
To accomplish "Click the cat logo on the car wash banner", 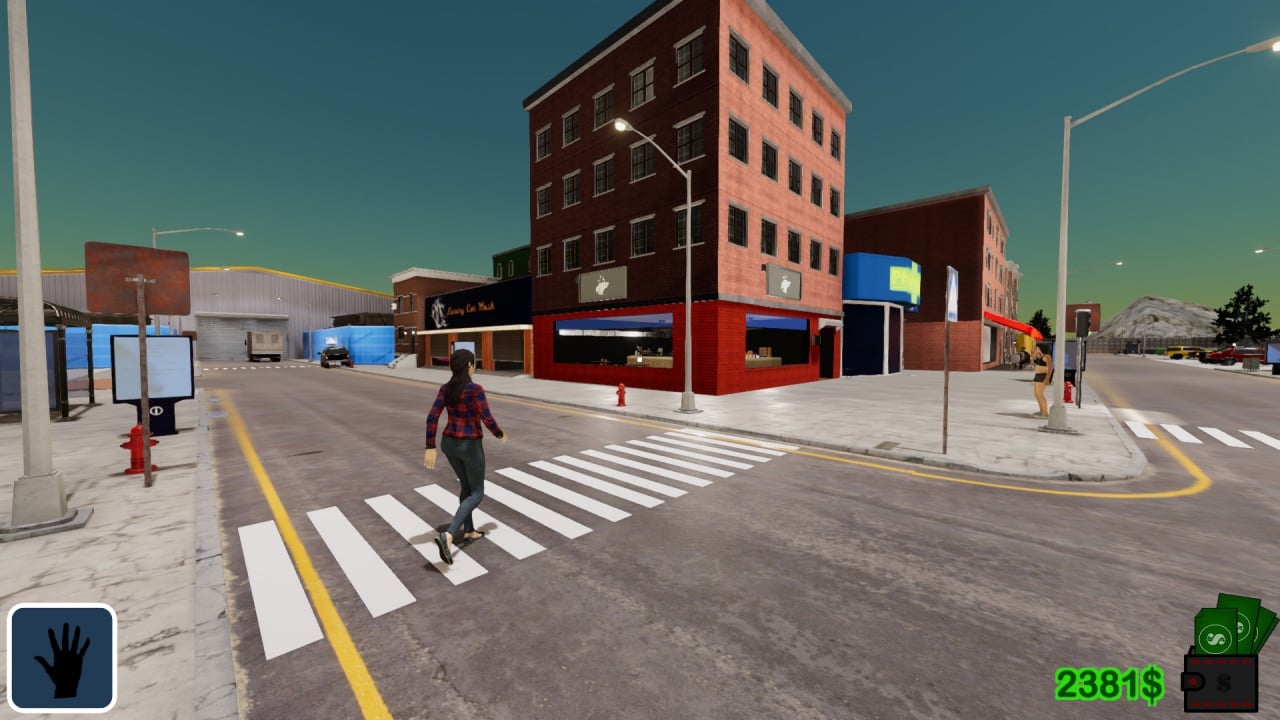I will pyautogui.click(x=438, y=312).
